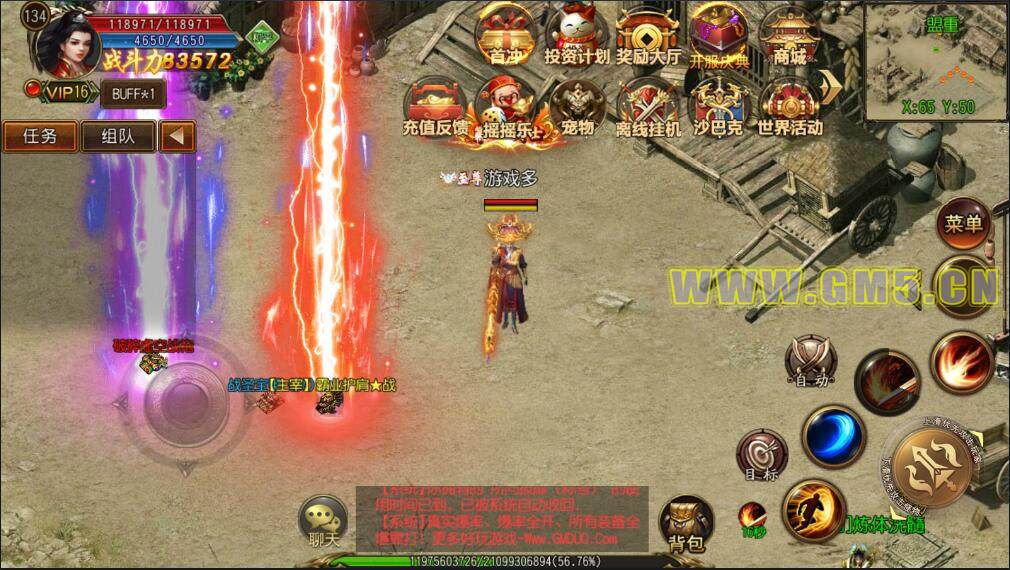Click the minimap to open the map
Viewport: 1010px width, 570px height.
tap(937, 62)
